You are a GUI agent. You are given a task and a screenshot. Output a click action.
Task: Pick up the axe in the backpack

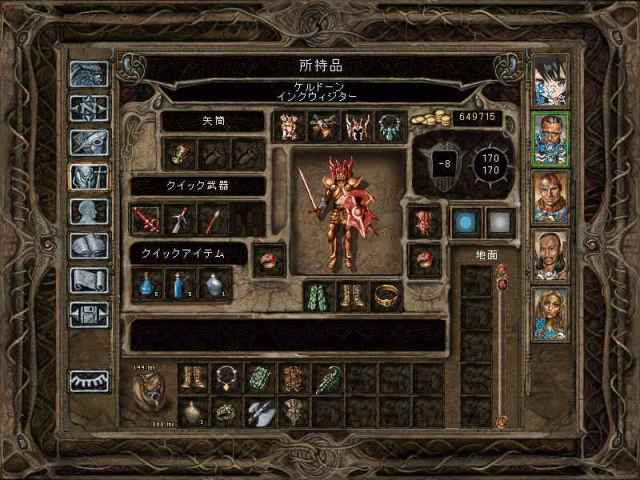(x=260, y=410)
